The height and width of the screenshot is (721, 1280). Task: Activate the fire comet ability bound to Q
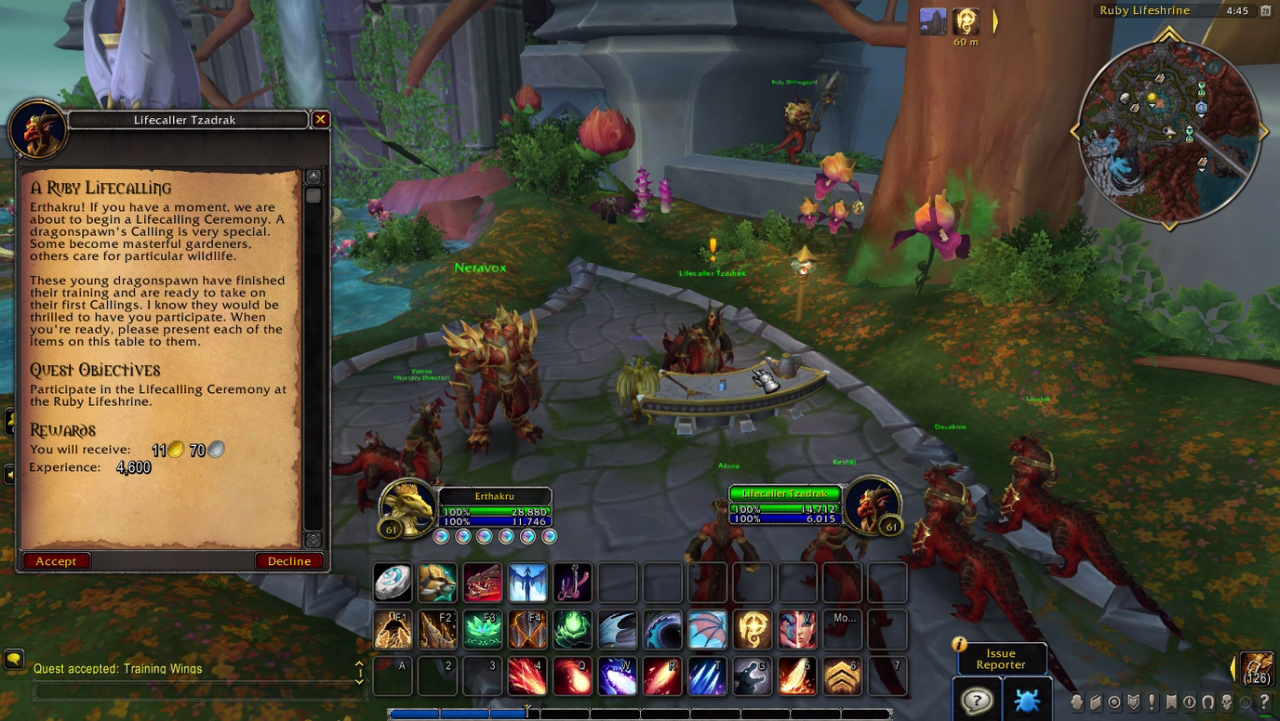click(572, 677)
